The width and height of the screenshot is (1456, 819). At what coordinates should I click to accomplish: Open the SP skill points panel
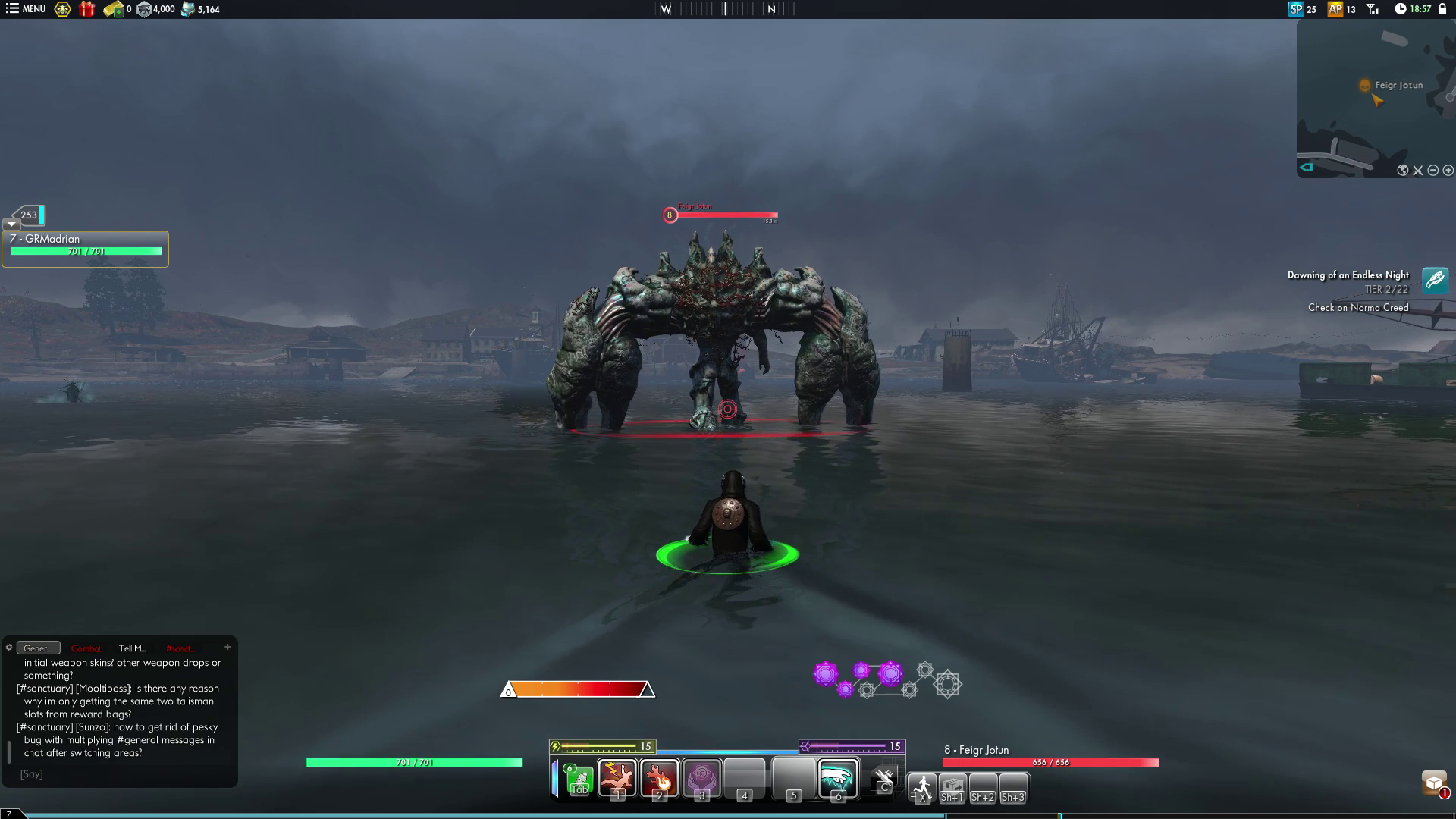pos(1302,9)
